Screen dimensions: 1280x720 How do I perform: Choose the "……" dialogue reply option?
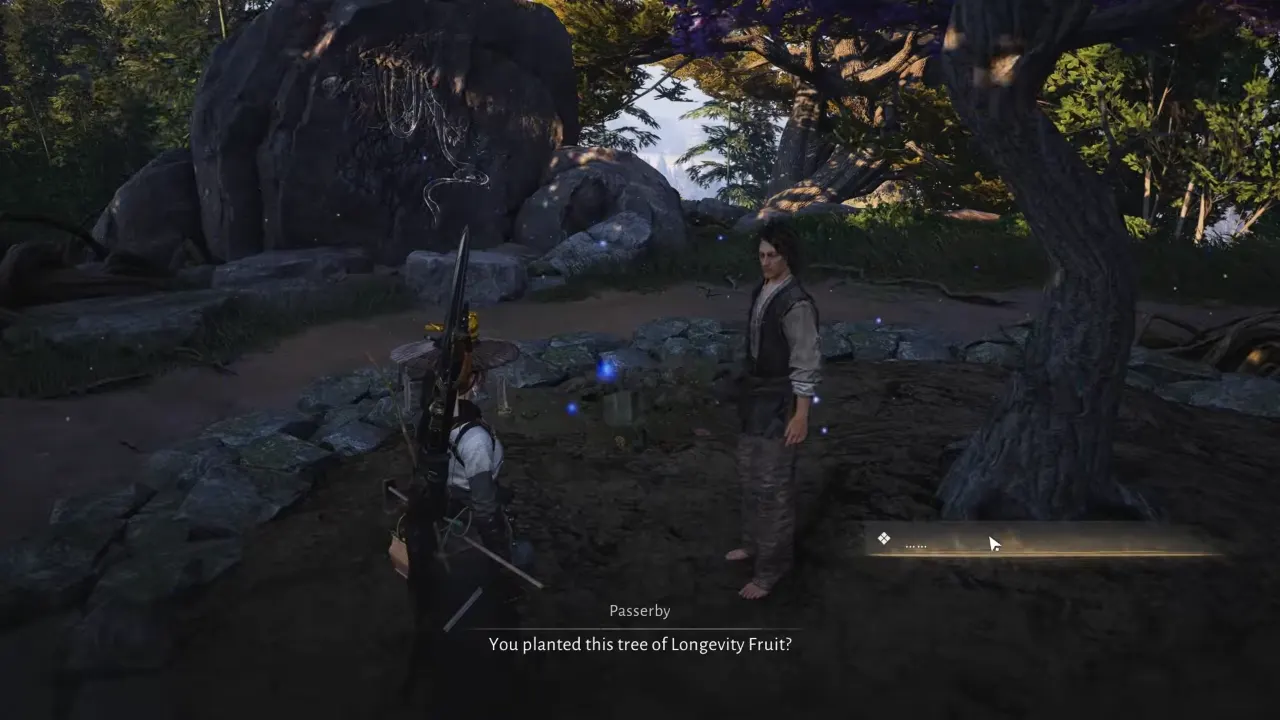coord(1040,541)
